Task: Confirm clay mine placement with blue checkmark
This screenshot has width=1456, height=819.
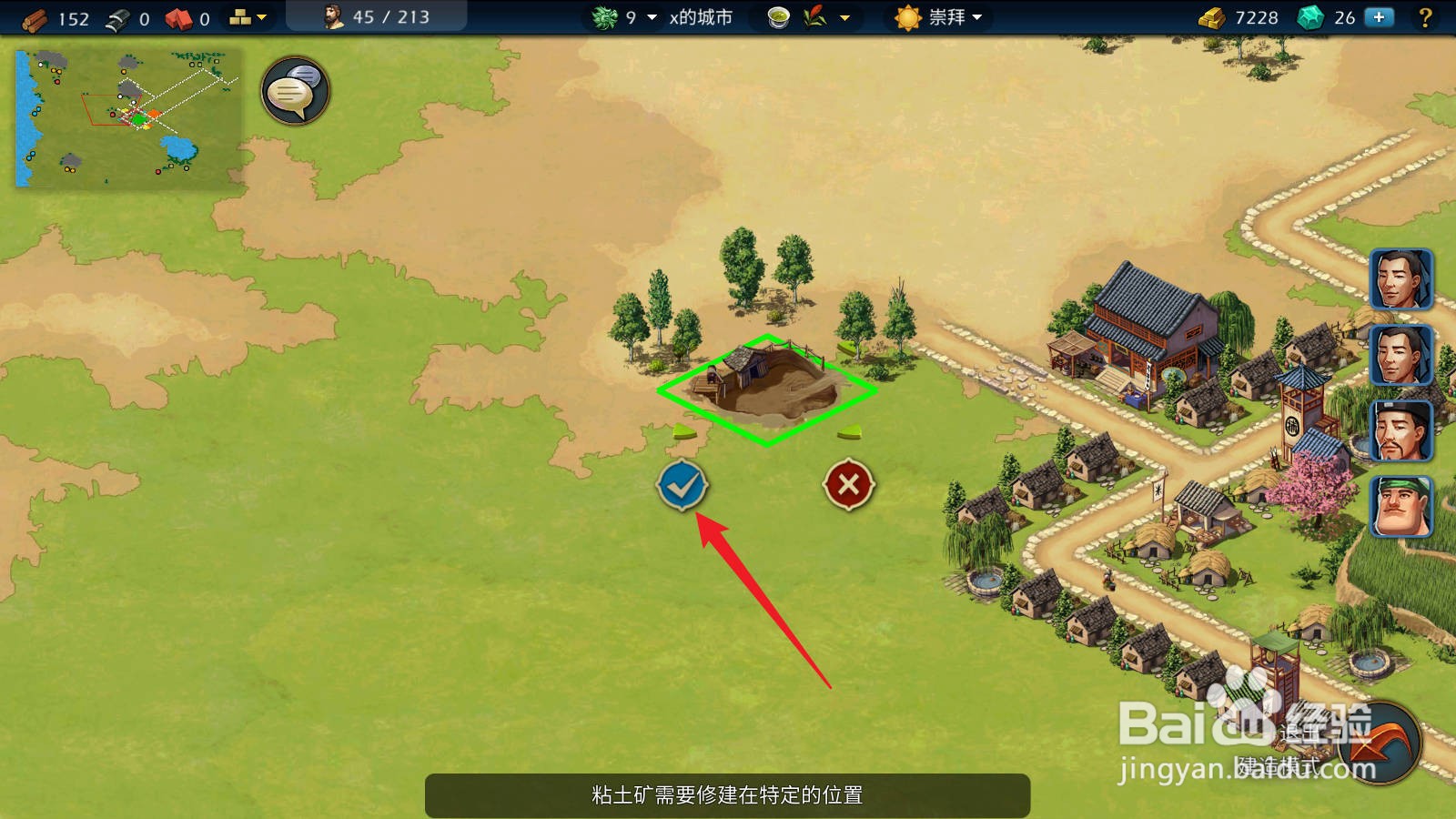Action: (x=682, y=485)
